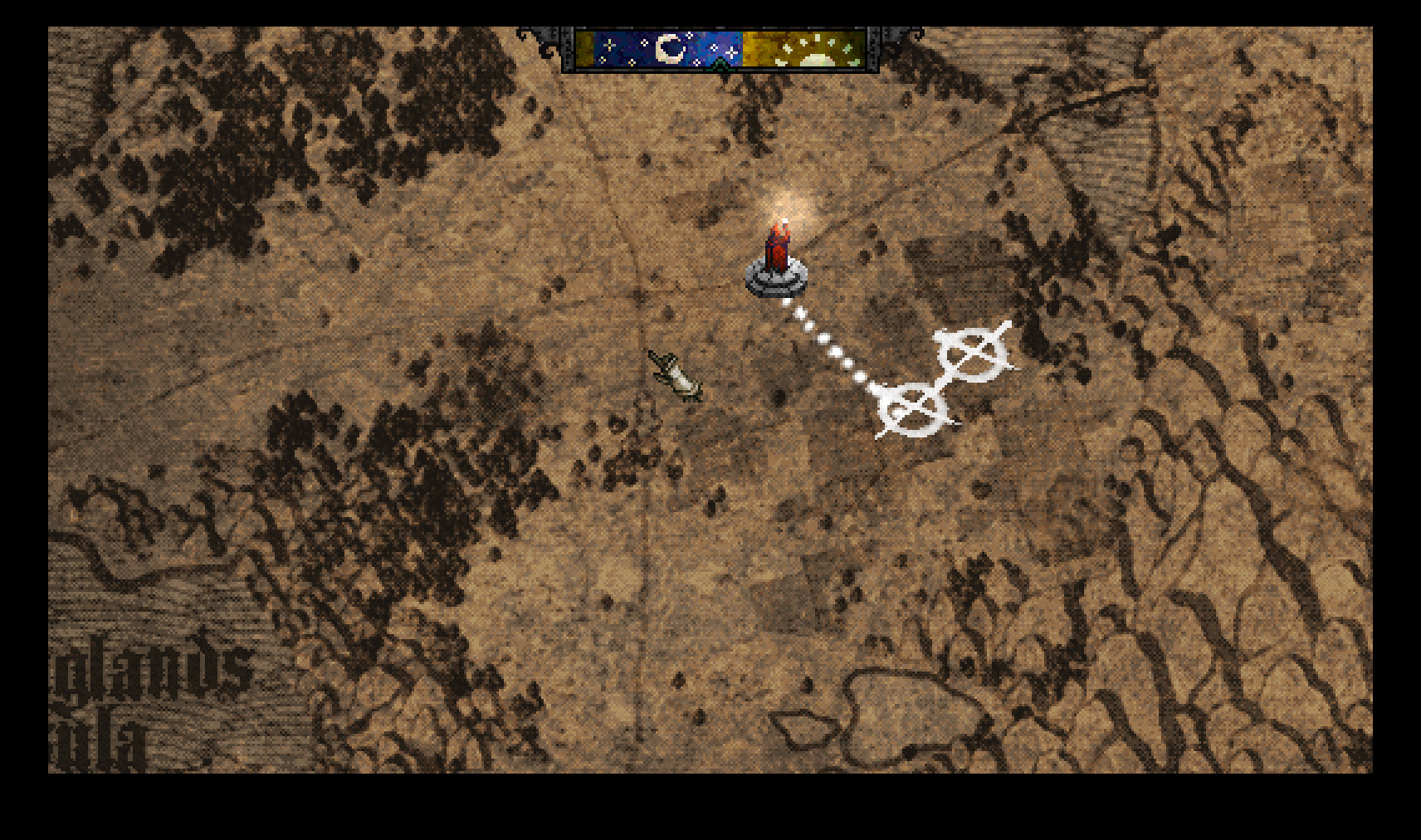Click the crescent moon in the time bar
1421x840 pixels.
pos(668,47)
